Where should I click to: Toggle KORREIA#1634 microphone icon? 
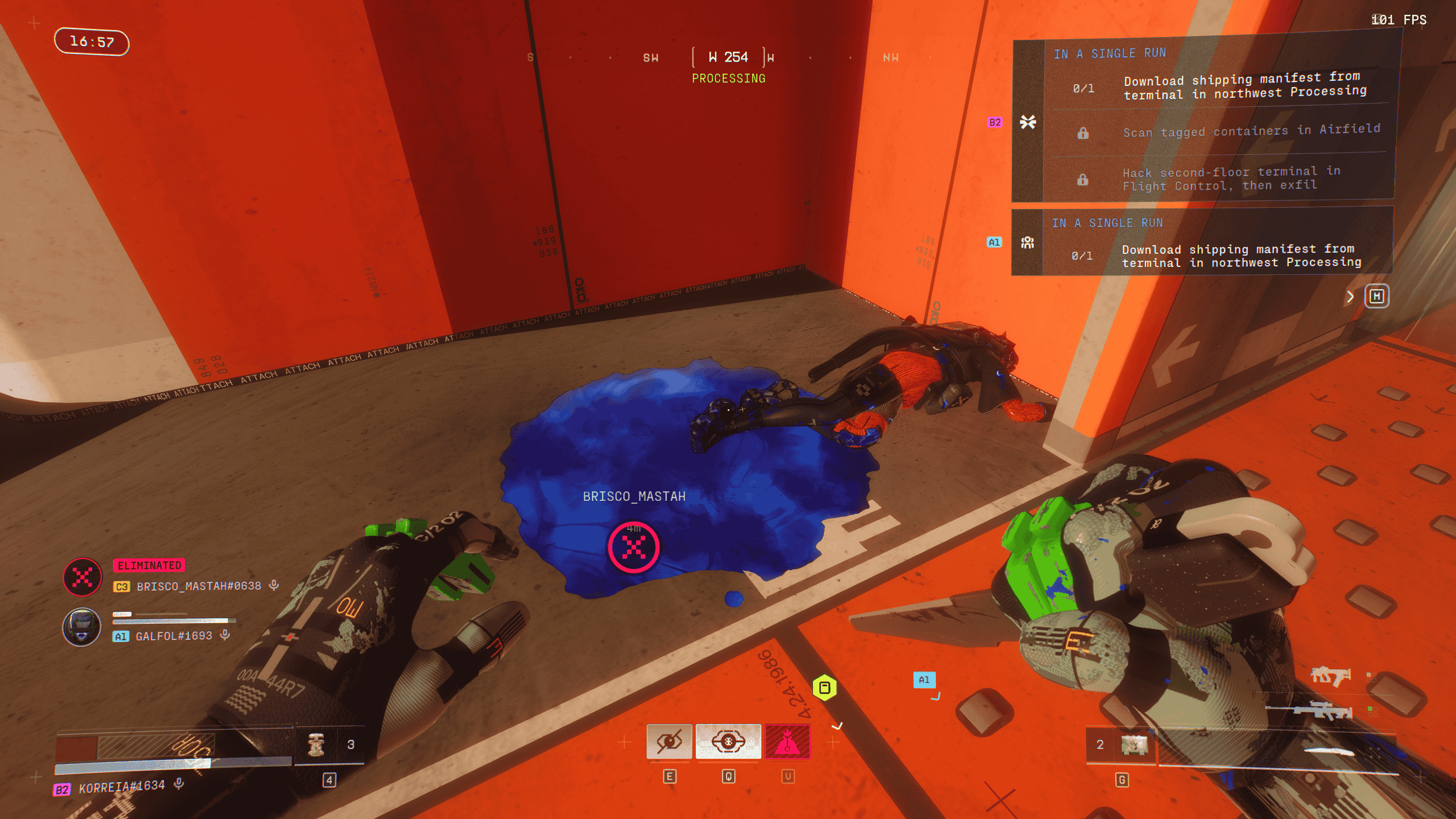tap(179, 784)
